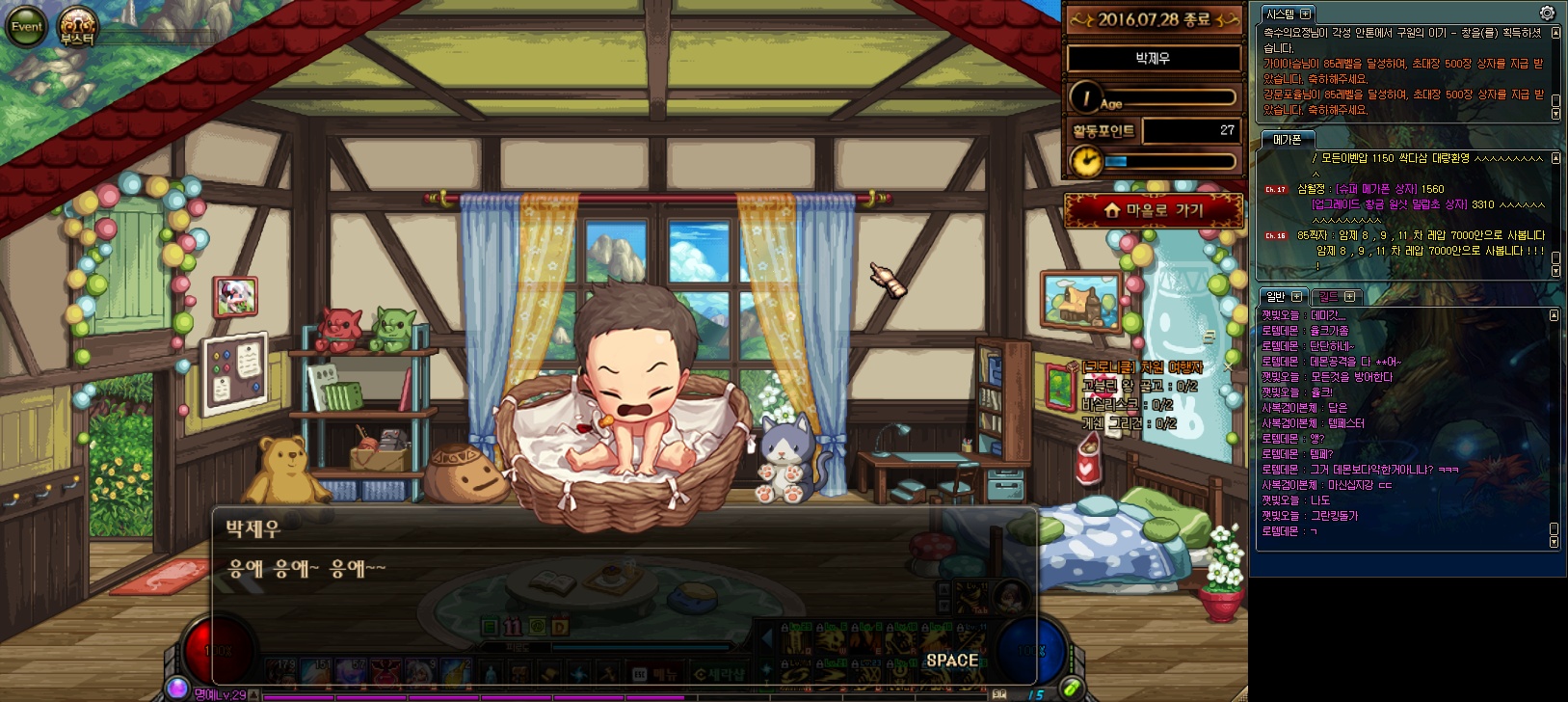This screenshot has width=1568, height=702.
Task: Open the chat settings gear
Action: [1547, 13]
